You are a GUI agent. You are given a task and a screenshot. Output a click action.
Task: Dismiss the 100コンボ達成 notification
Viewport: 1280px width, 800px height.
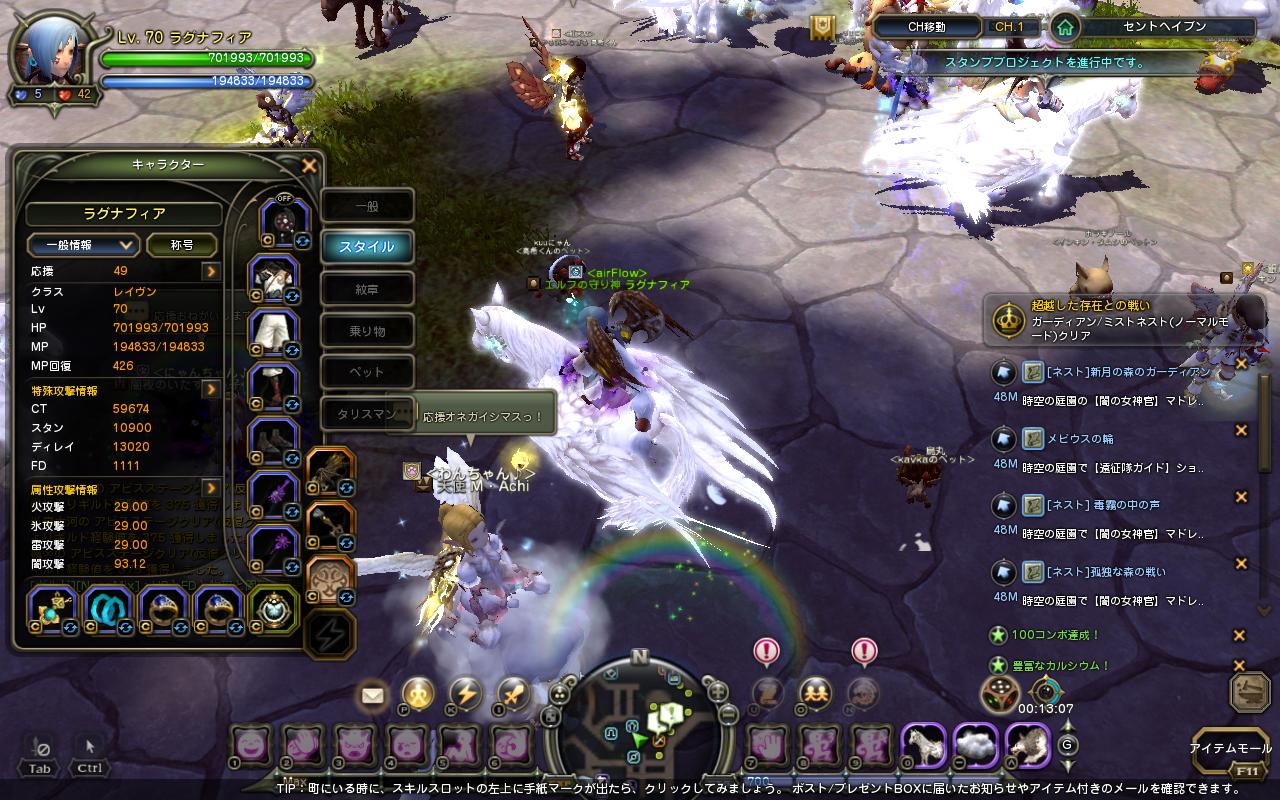click(1239, 635)
